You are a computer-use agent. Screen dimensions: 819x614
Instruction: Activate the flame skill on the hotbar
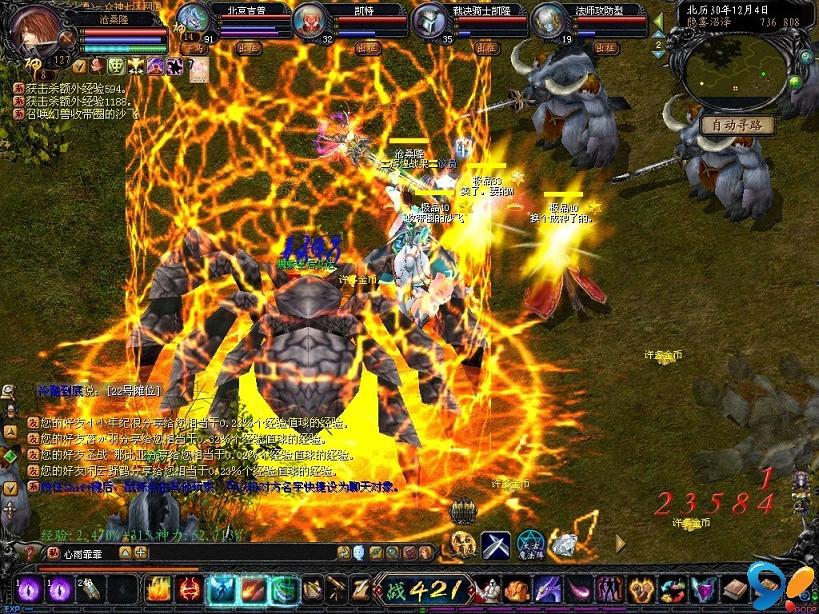pyautogui.click(x=159, y=590)
